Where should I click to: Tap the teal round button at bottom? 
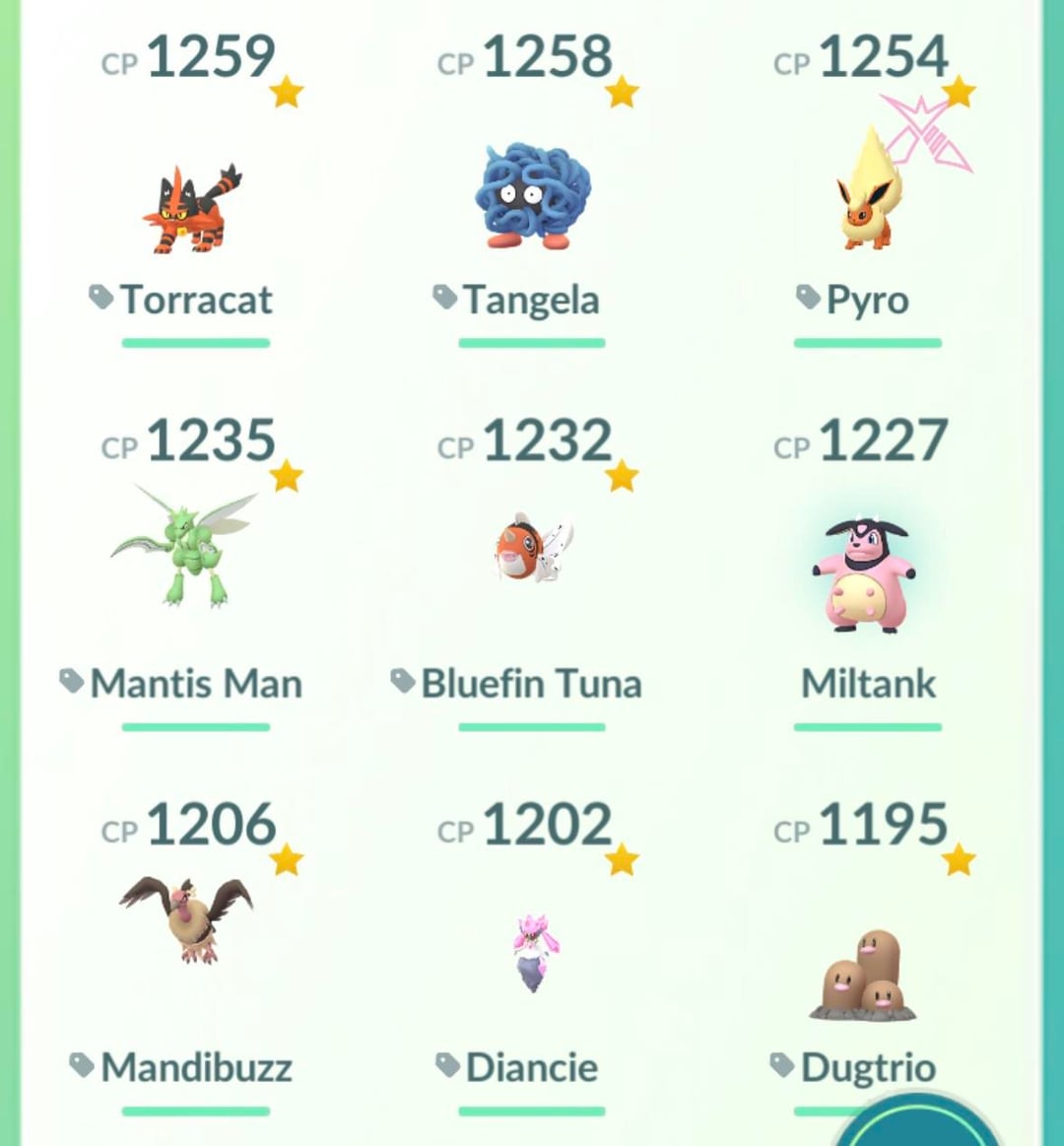pyautogui.click(x=921, y=1126)
